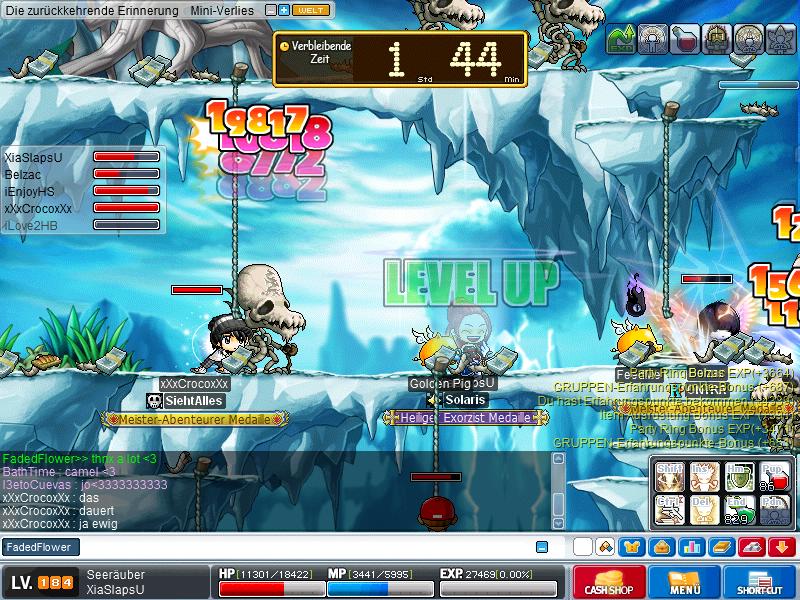
Task: Open the Menü button
Action: click(685, 583)
